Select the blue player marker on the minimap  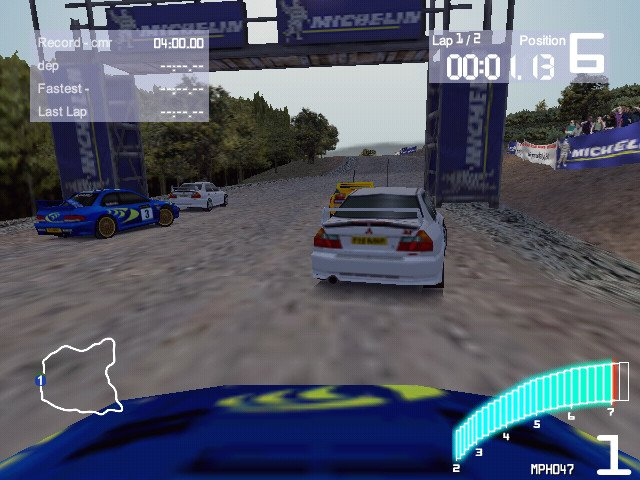(x=40, y=380)
